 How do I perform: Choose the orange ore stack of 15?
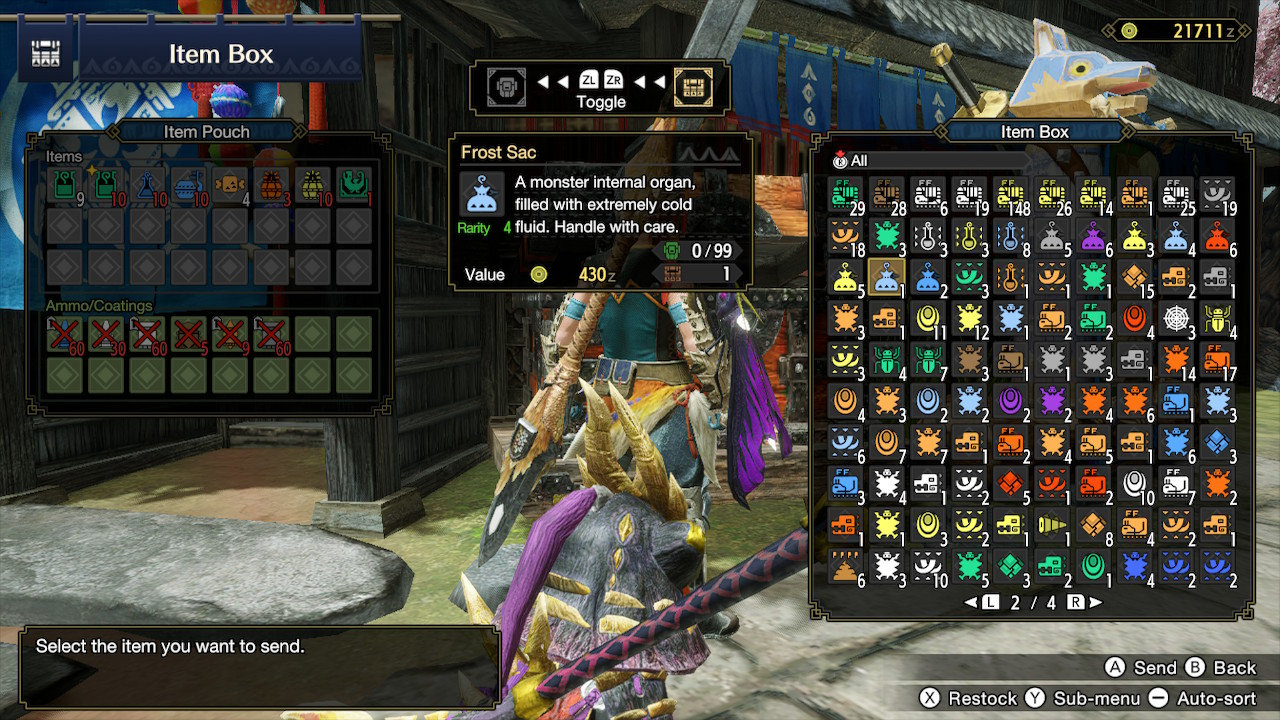(x=1136, y=277)
